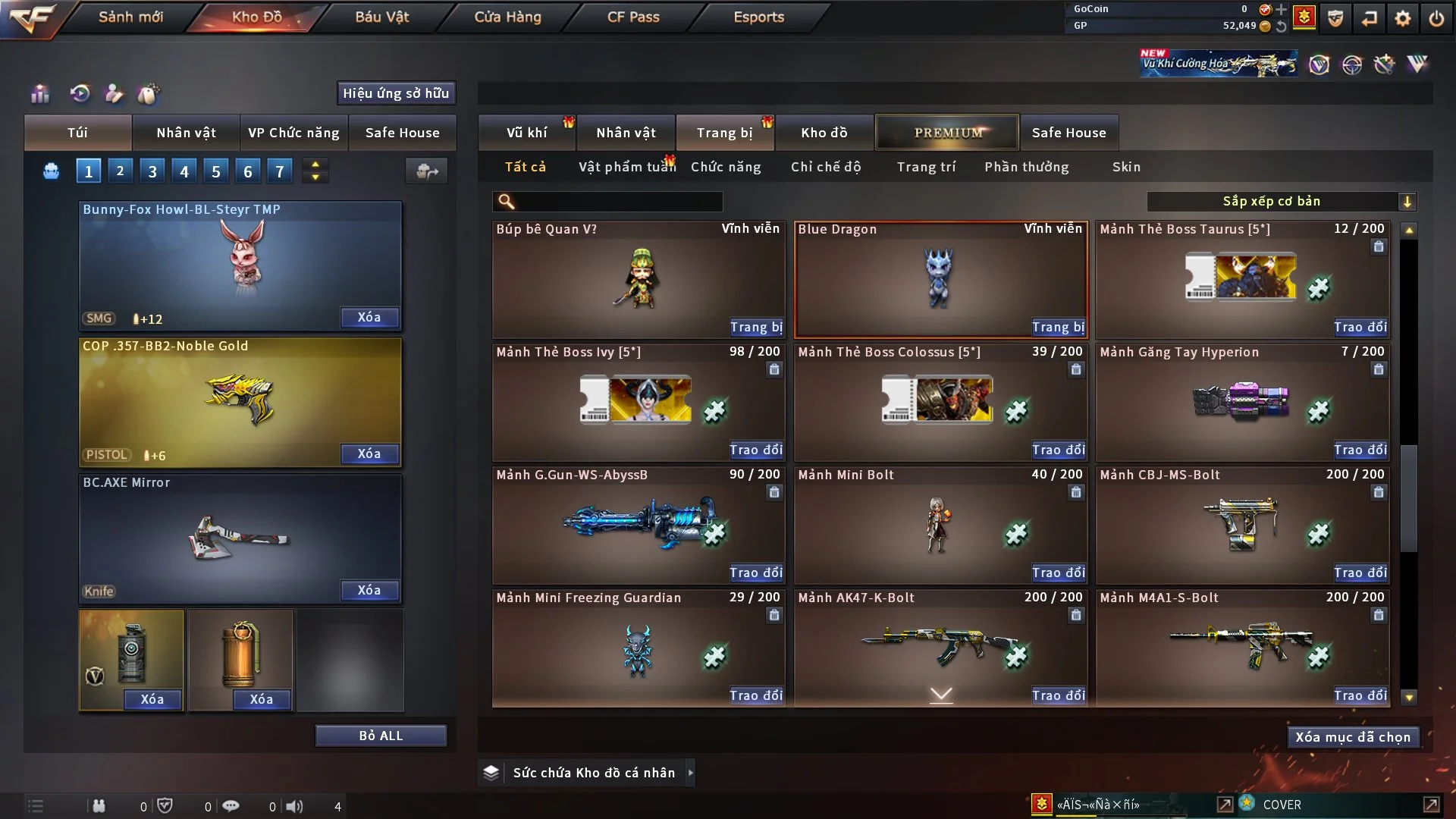The height and width of the screenshot is (819, 1456).
Task: Open settings with the gear icon
Action: 1403,18
